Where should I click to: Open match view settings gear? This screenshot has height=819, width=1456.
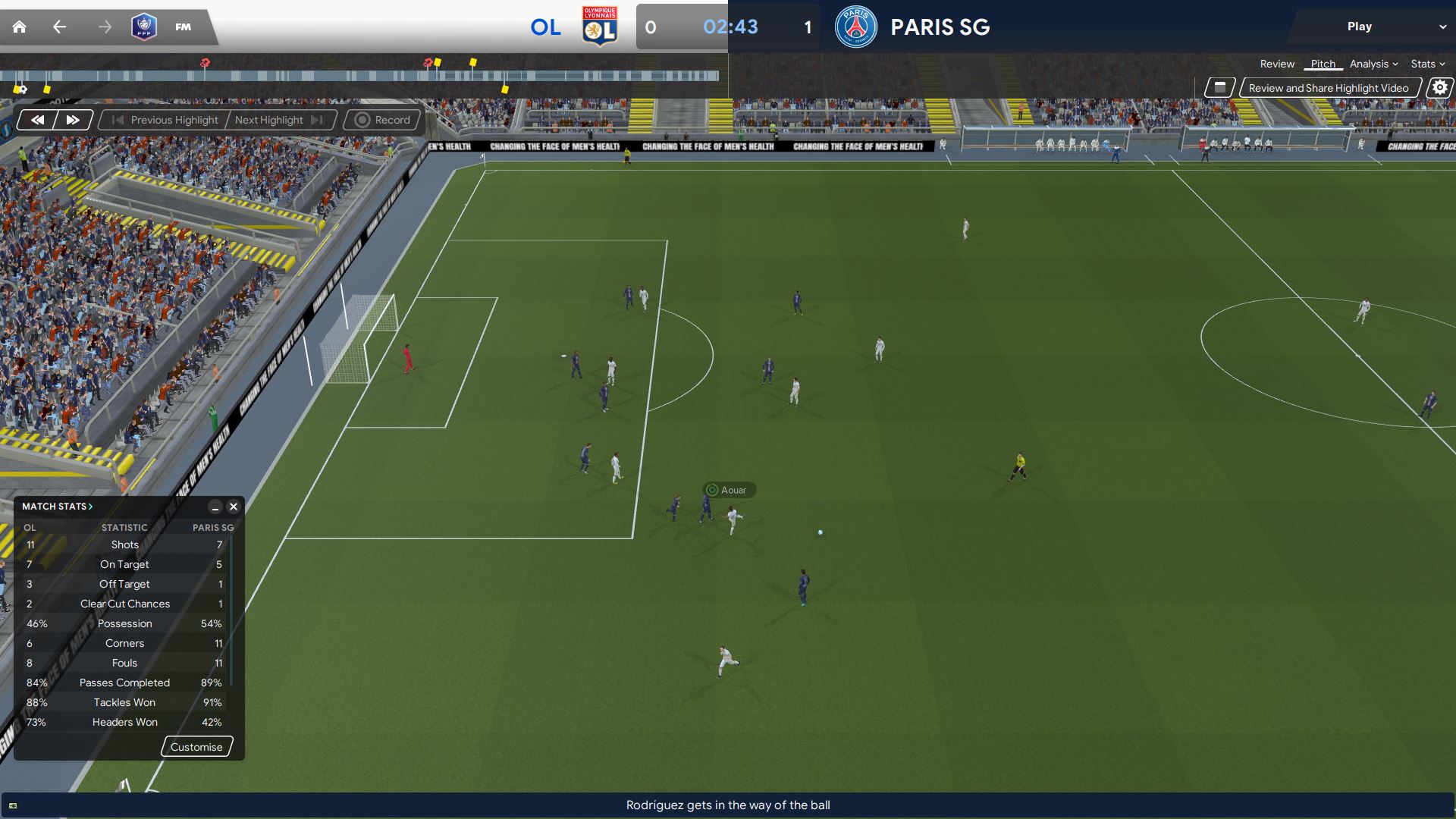tap(1439, 88)
